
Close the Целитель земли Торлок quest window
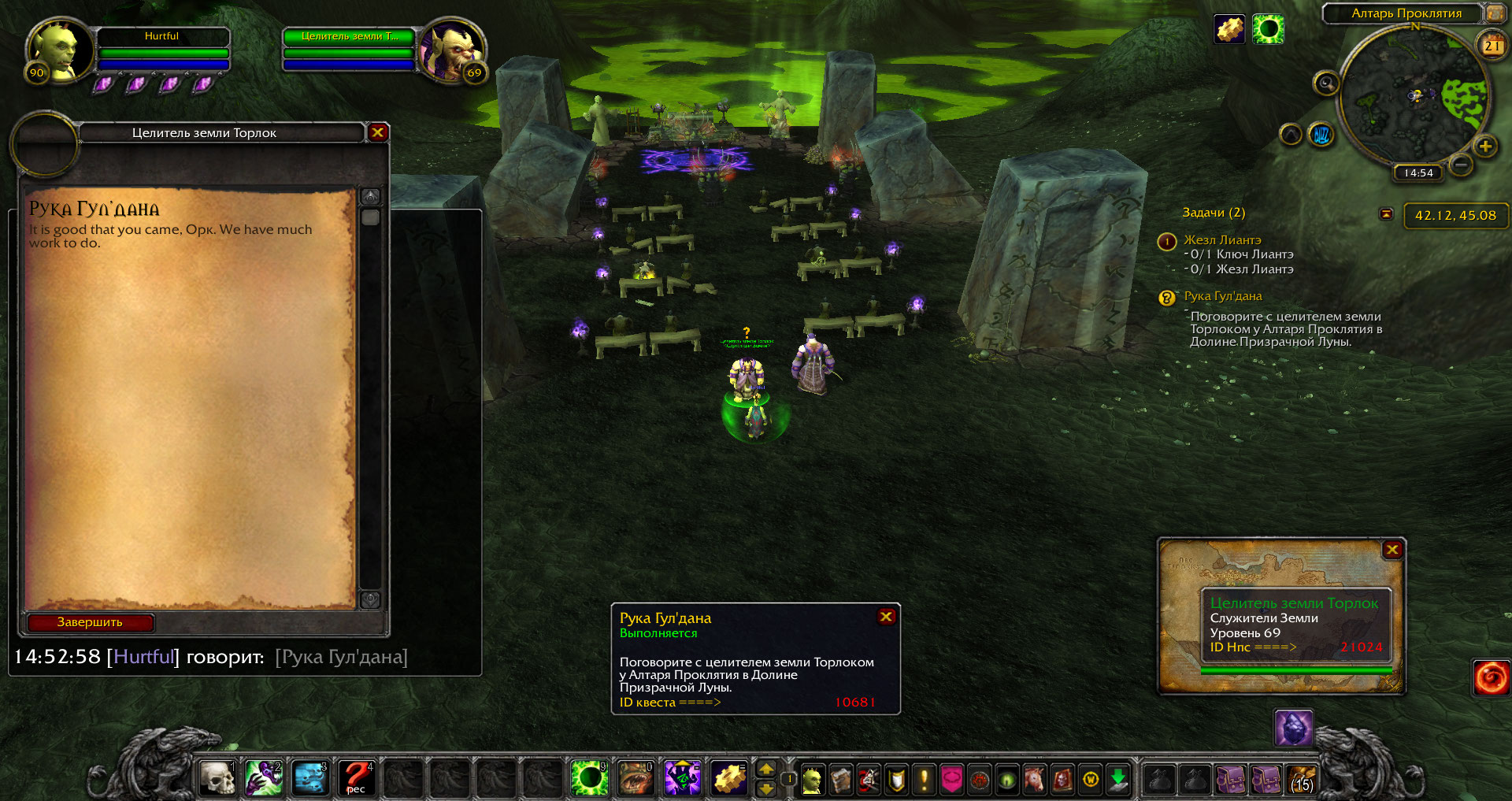[378, 132]
